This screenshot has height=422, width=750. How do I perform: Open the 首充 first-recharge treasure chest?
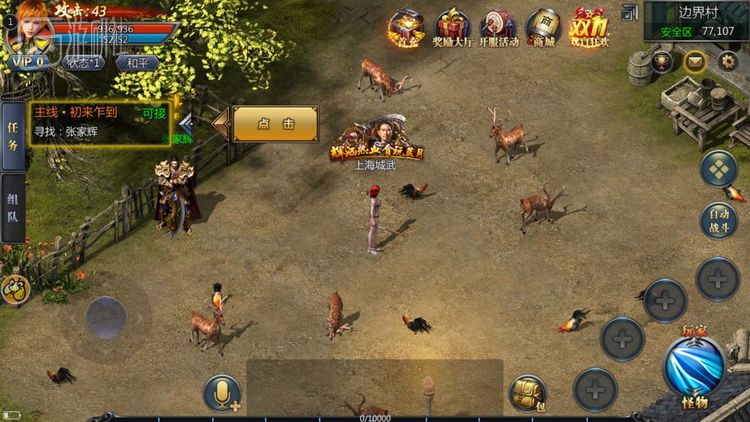407,28
